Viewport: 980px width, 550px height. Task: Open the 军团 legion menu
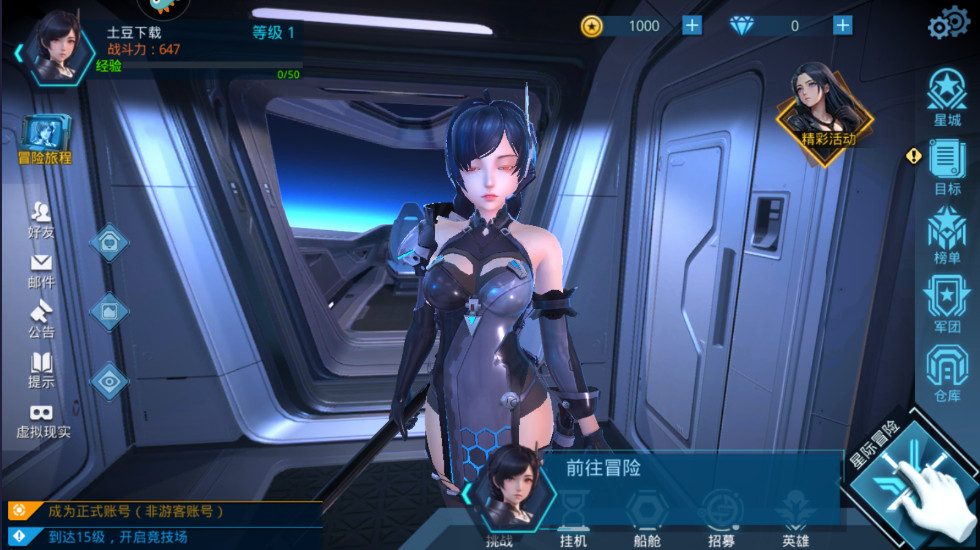click(946, 303)
